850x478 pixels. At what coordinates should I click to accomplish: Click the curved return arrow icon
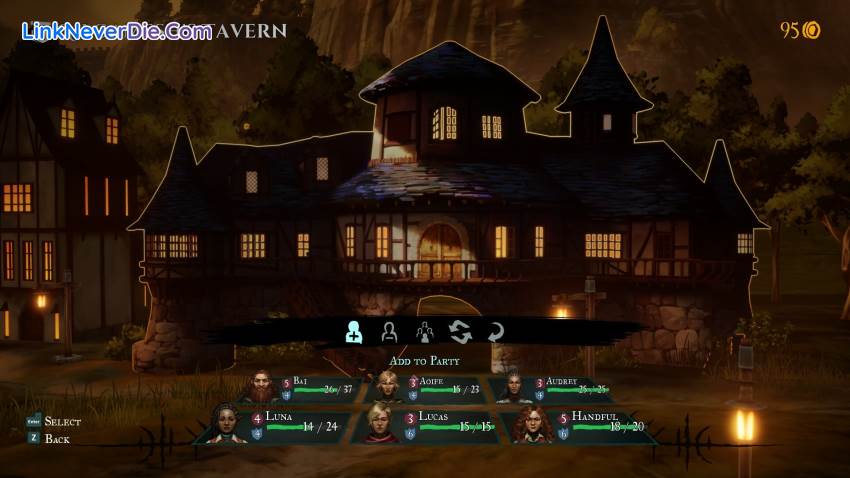point(495,332)
